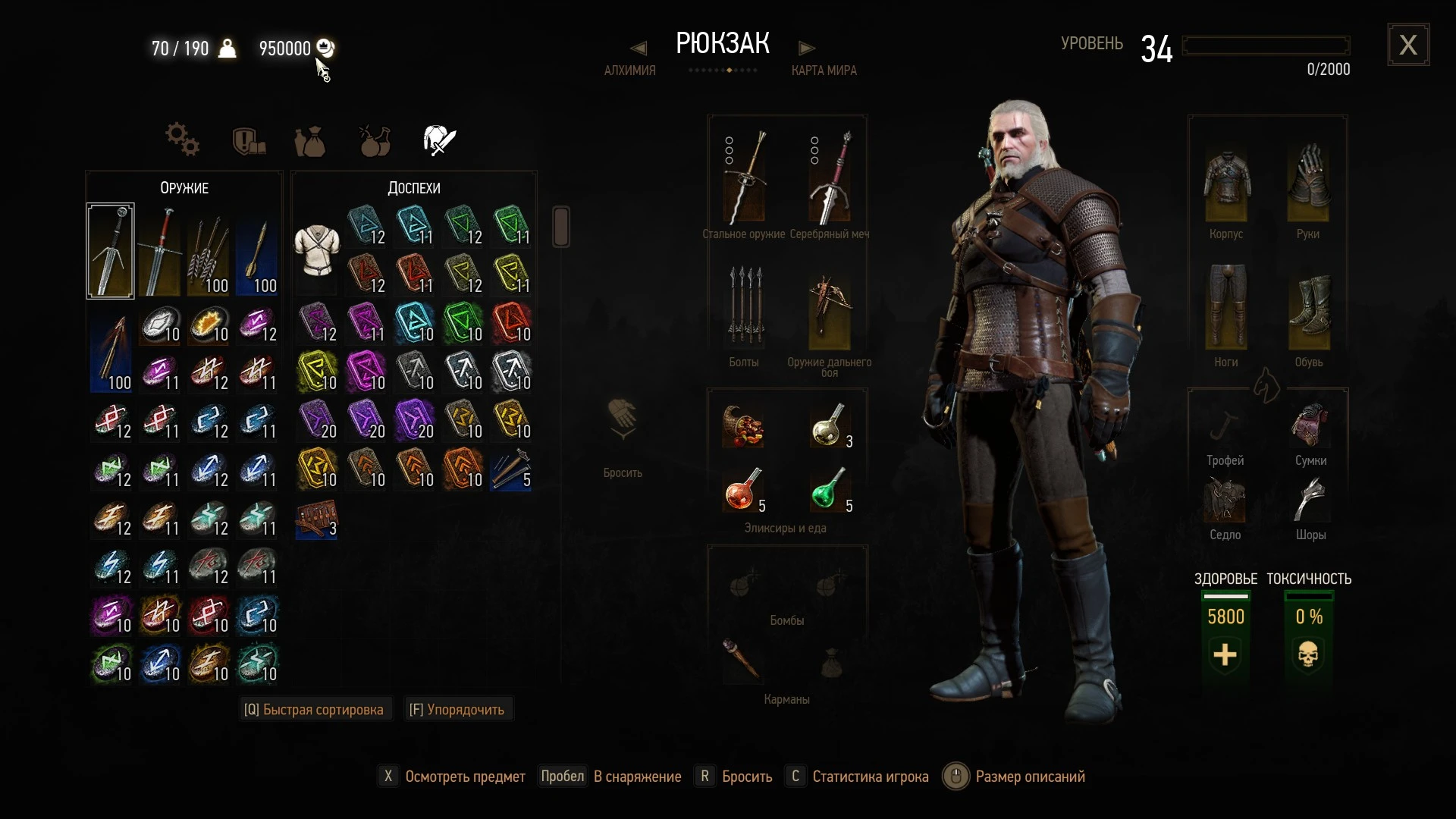Click the Упорядочить button
Screen dimensions: 1456x819
click(x=457, y=708)
